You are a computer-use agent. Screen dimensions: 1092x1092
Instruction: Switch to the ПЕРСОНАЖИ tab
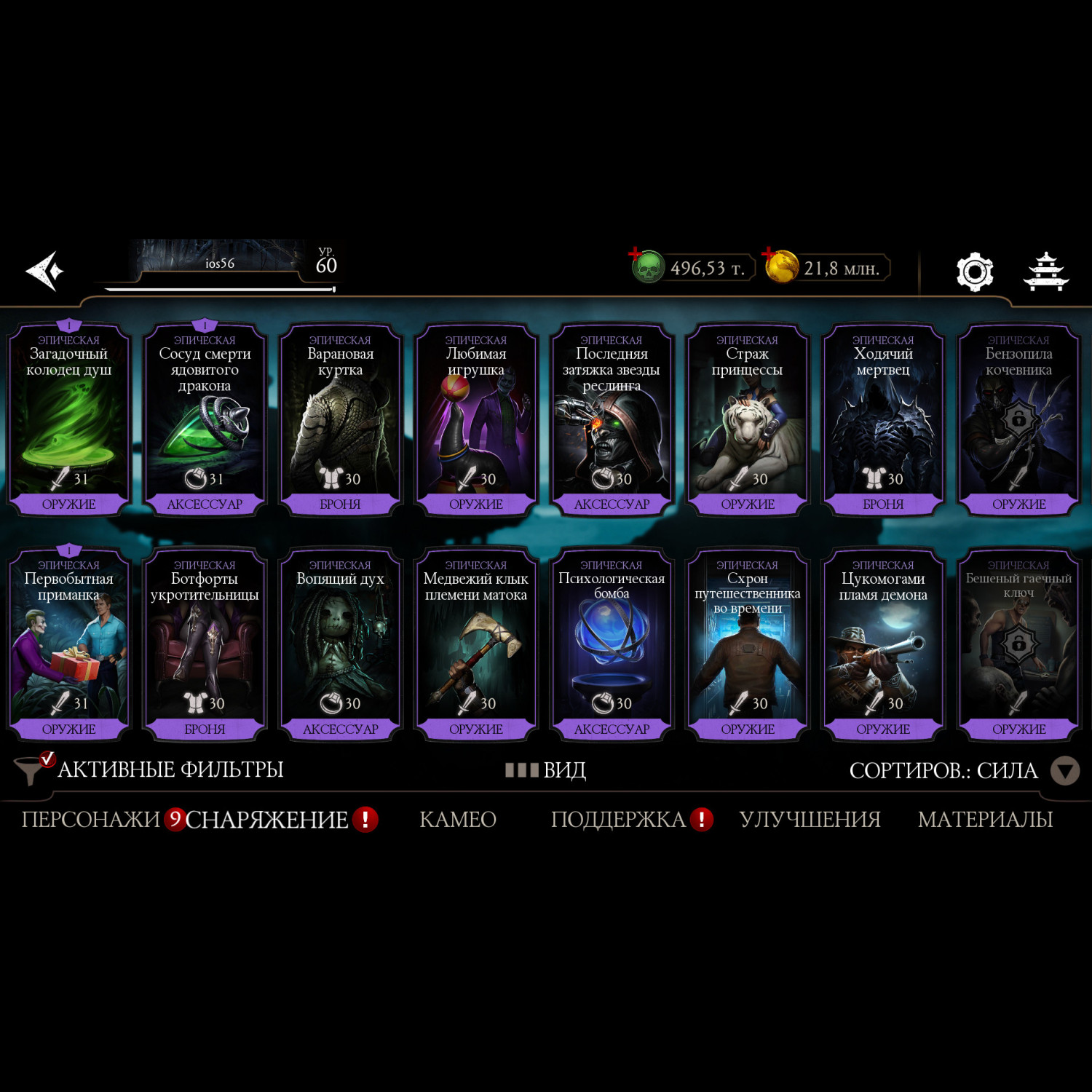pos(90,820)
